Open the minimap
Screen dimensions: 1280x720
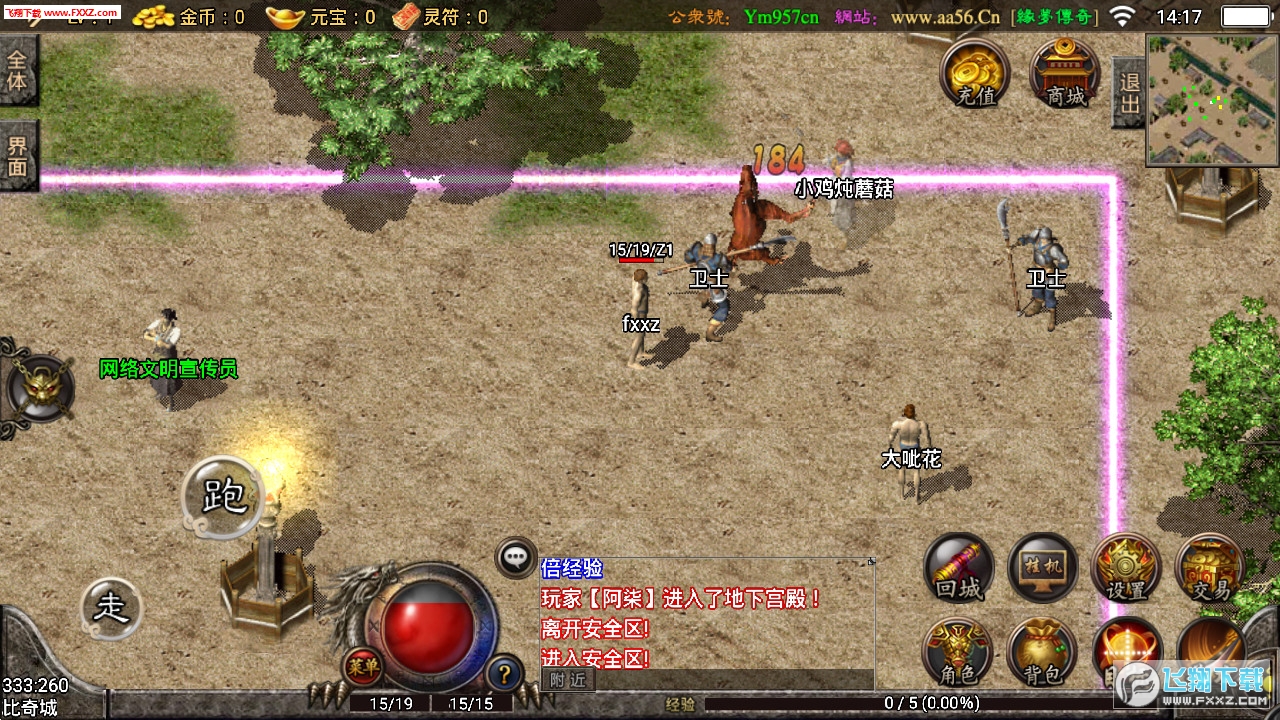(1213, 100)
